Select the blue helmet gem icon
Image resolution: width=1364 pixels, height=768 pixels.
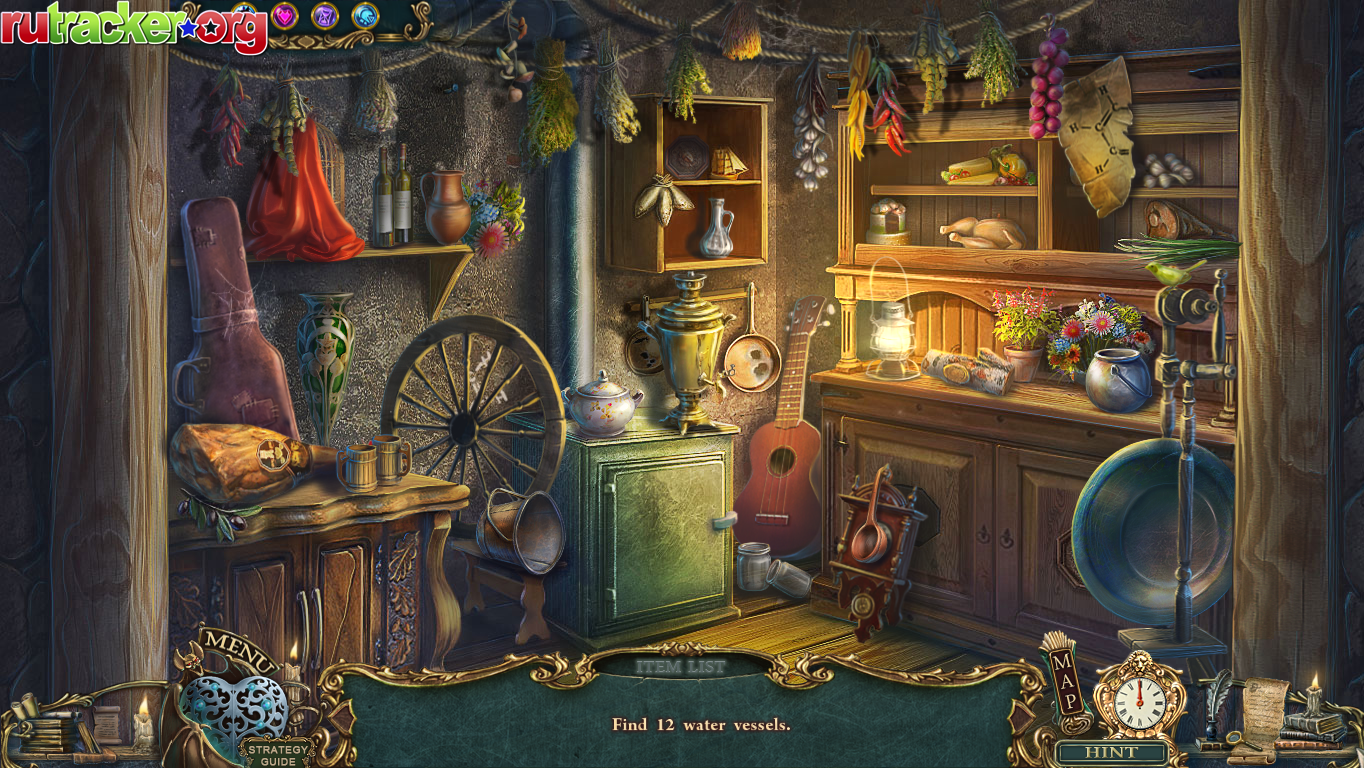tap(364, 15)
